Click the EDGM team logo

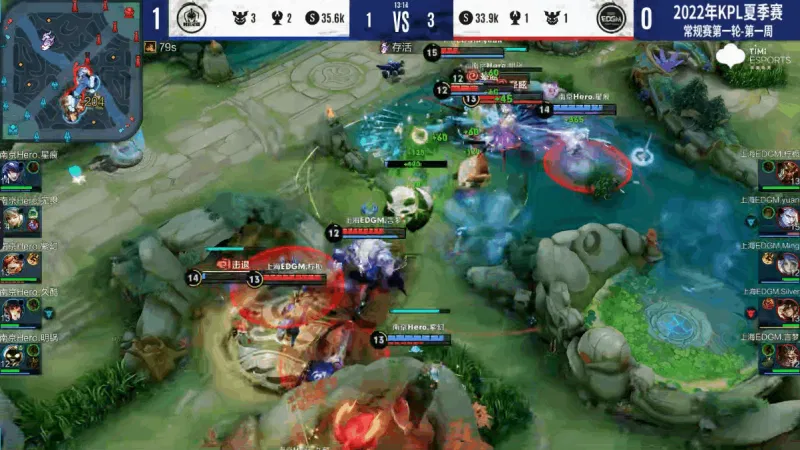(609, 19)
